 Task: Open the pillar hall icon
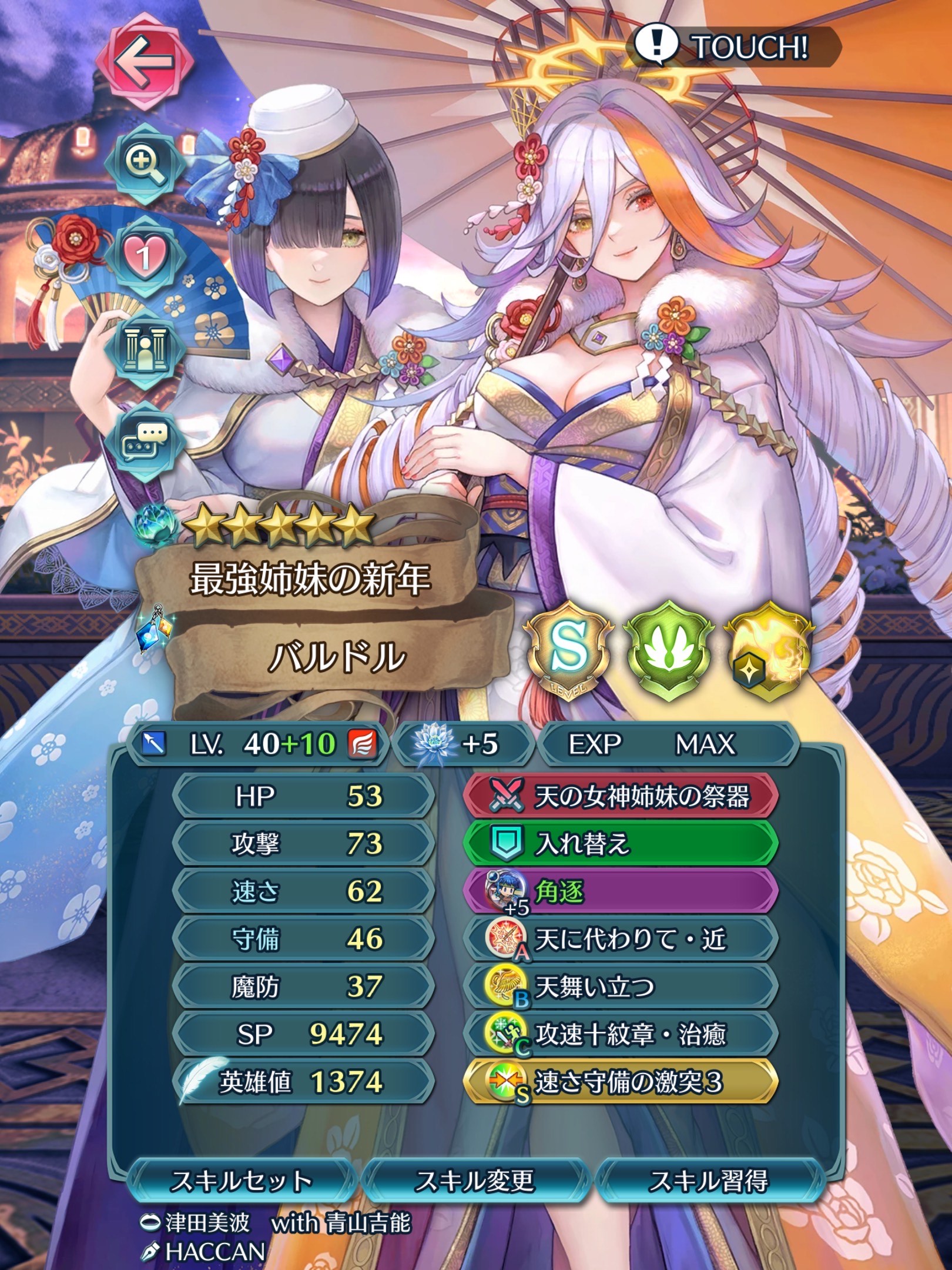(145, 347)
